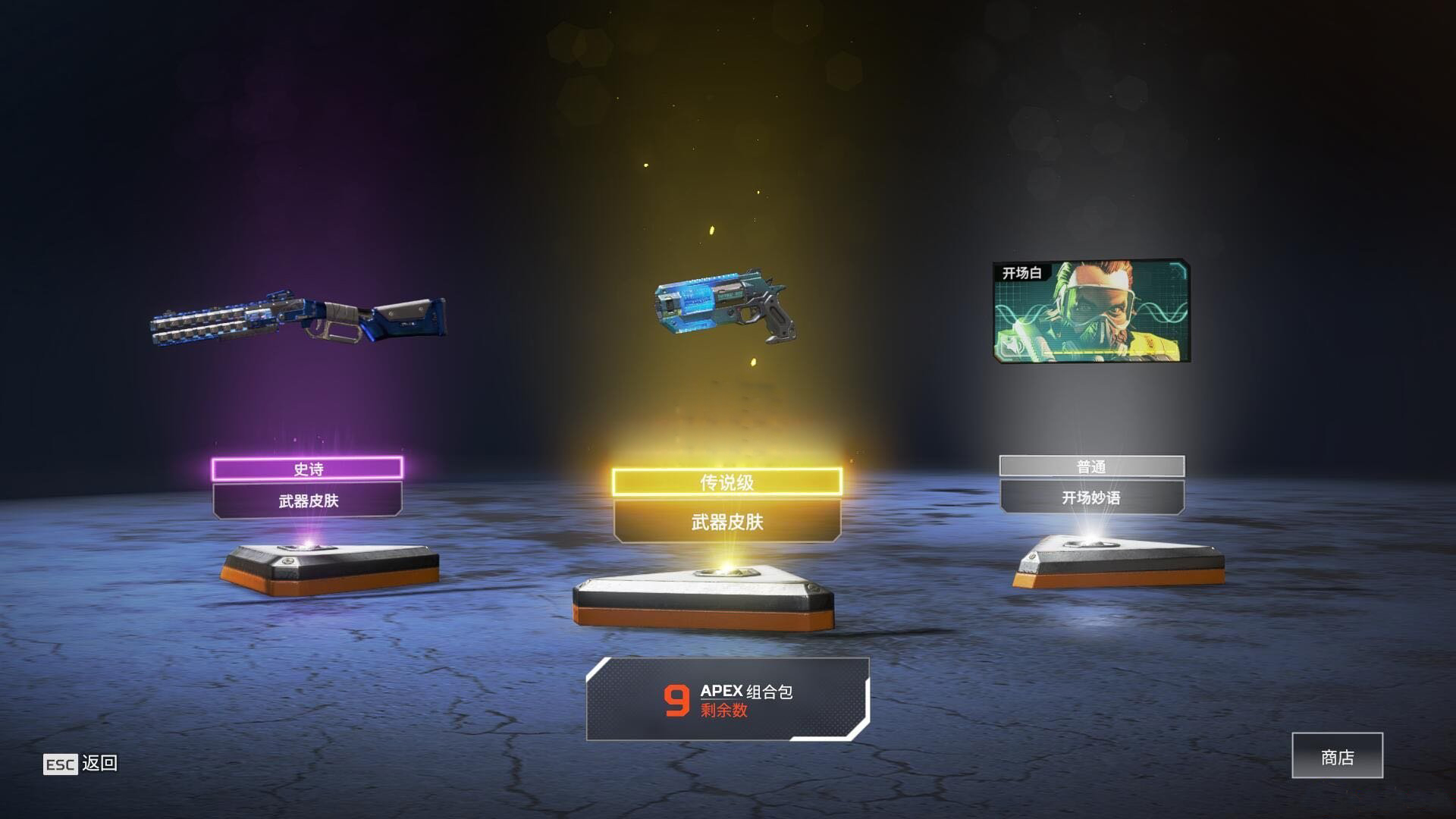Reveal the 普通 rarity item
Screen dimensions: 1456x819
[1094, 467]
